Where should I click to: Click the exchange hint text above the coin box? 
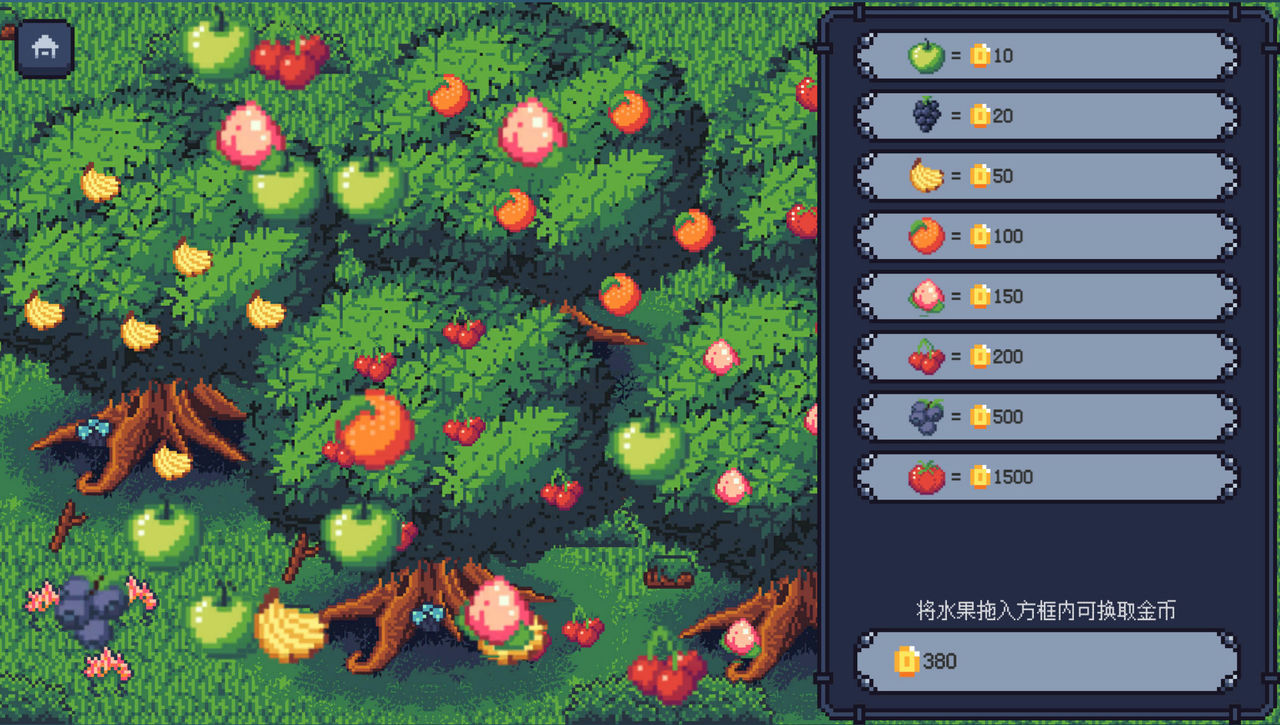point(1043,611)
